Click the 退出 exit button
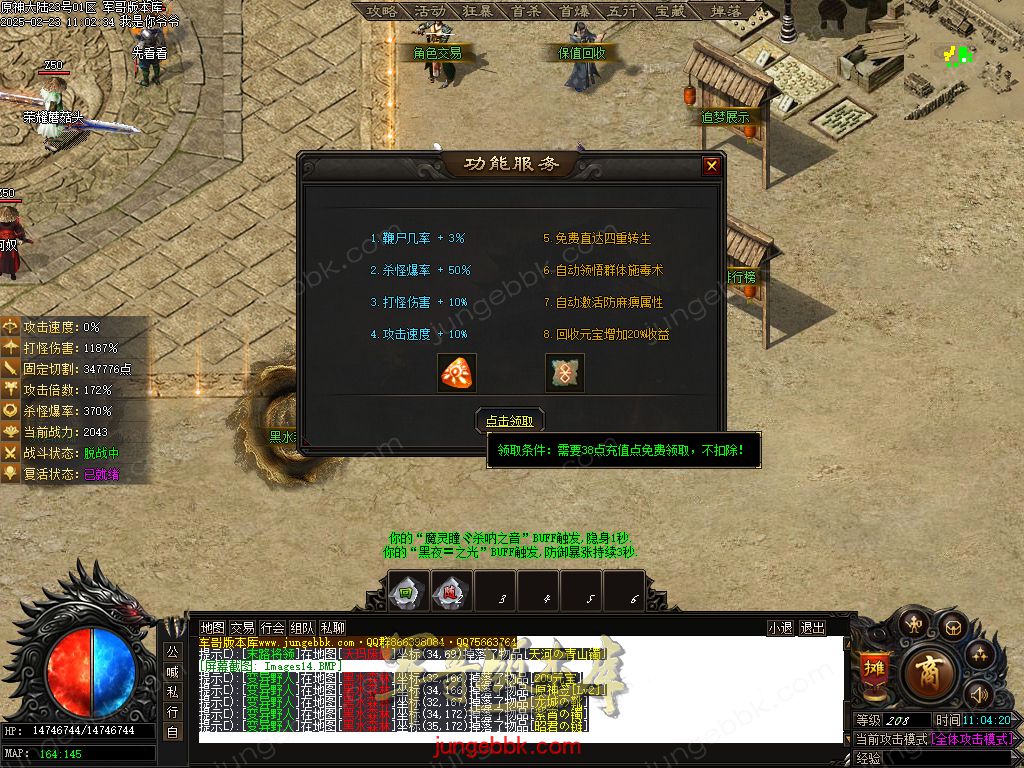 click(812, 628)
